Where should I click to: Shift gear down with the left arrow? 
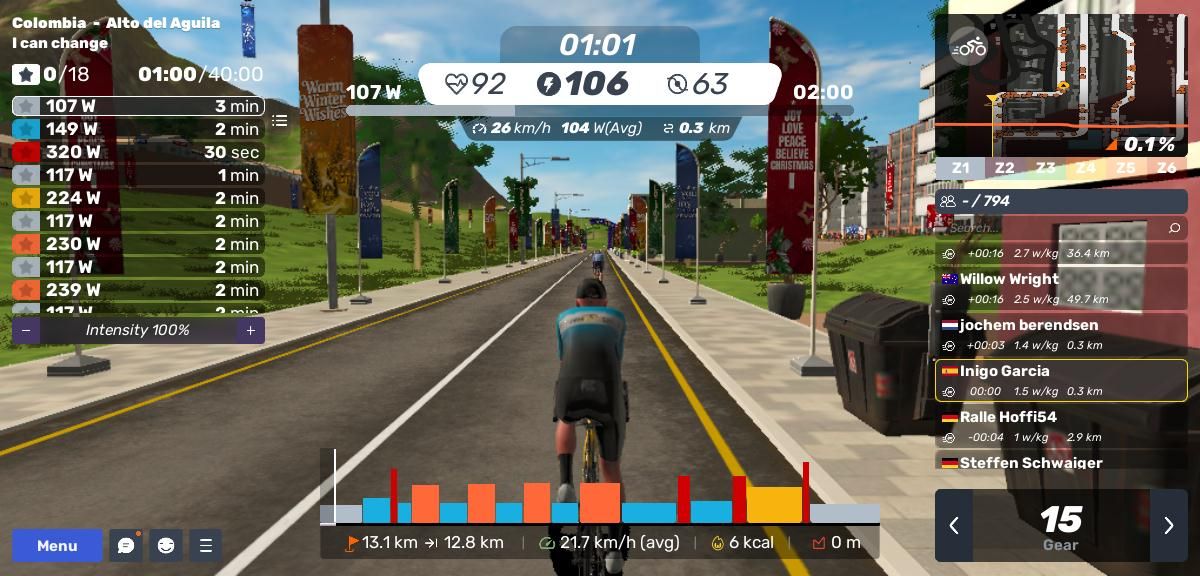tap(954, 525)
